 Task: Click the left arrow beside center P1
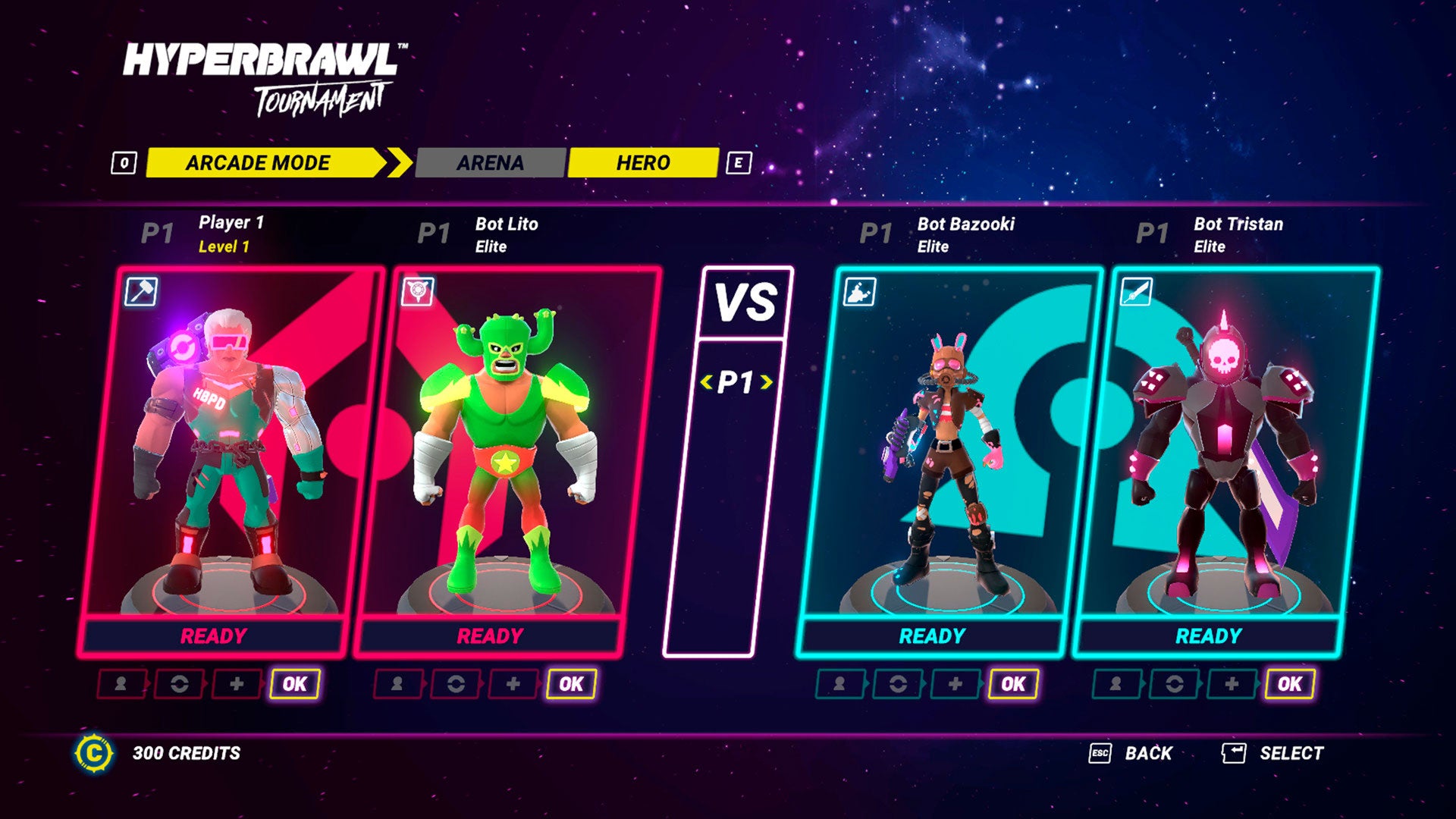tap(707, 383)
